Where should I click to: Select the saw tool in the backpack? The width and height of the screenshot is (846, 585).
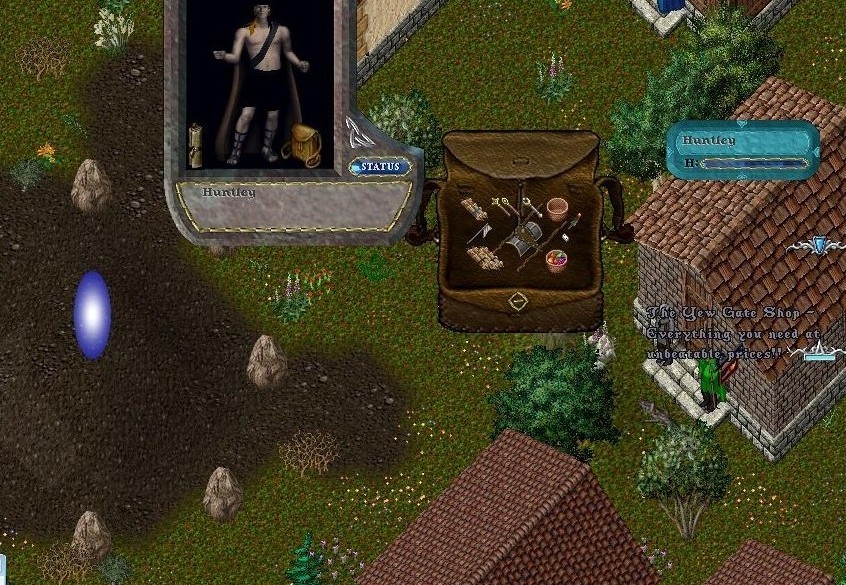[480, 234]
